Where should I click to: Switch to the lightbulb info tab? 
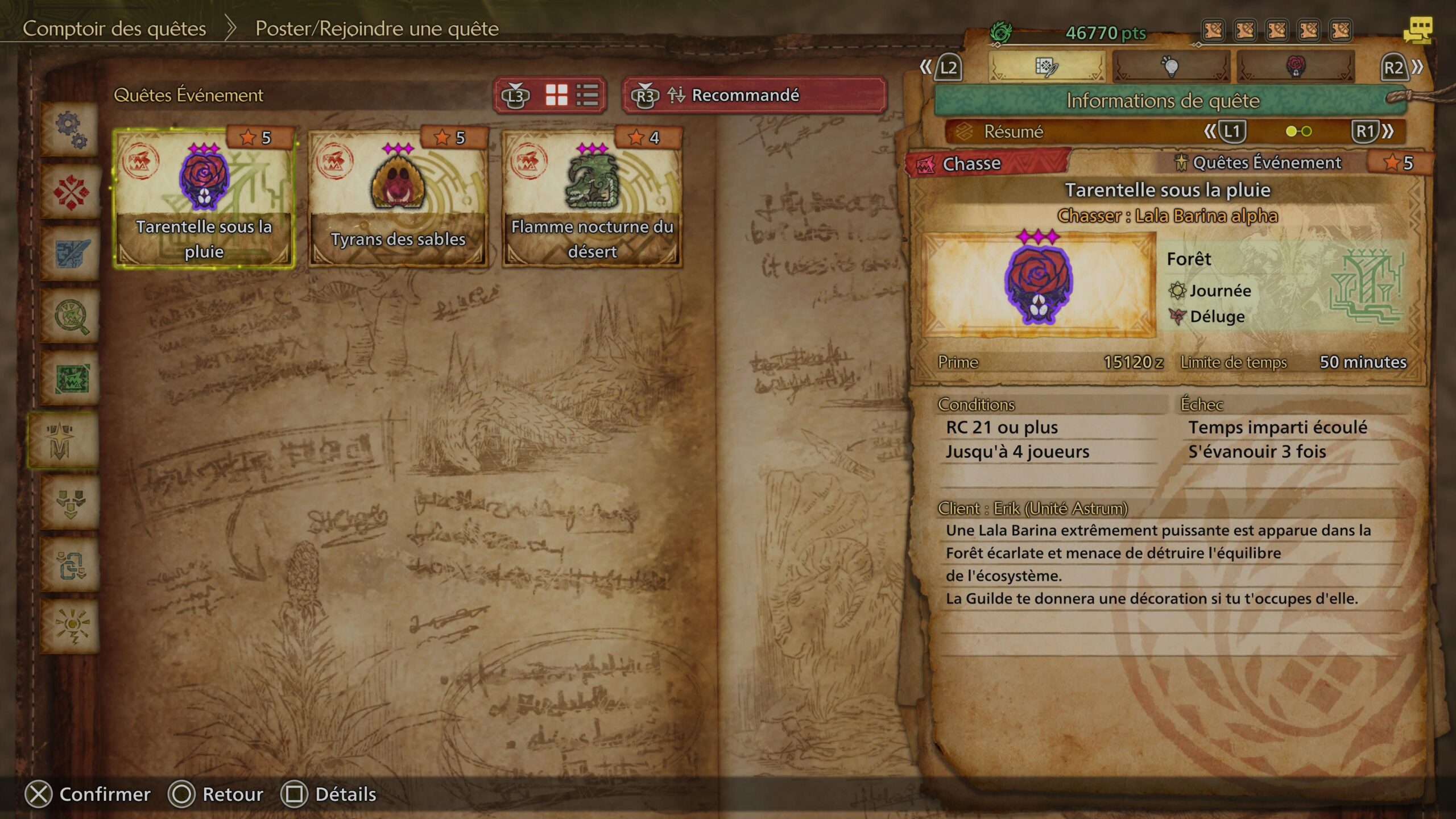pyautogui.click(x=1172, y=67)
